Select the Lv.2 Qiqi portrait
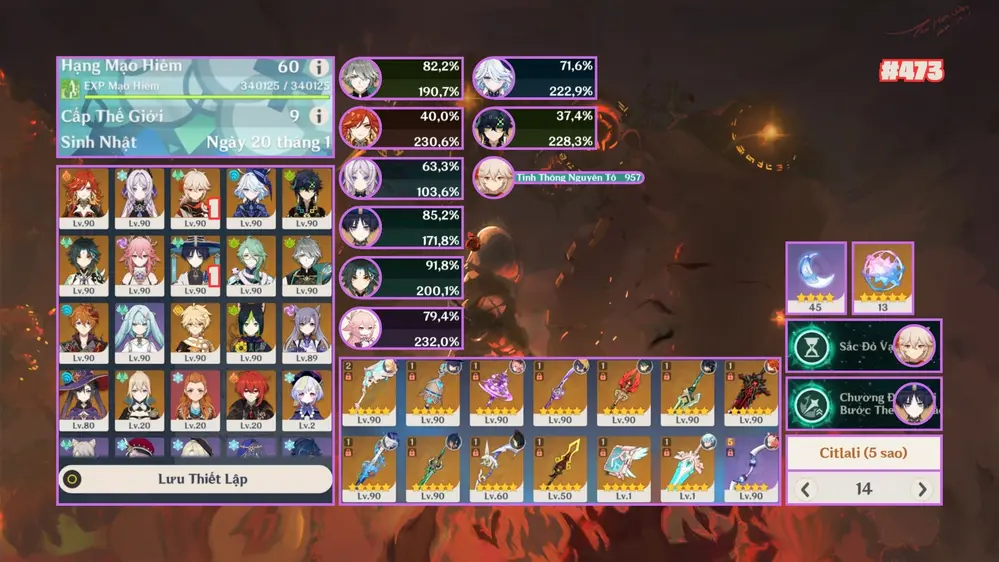Image resolution: width=999 pixels, height=562 pixels. click(306, 399)
